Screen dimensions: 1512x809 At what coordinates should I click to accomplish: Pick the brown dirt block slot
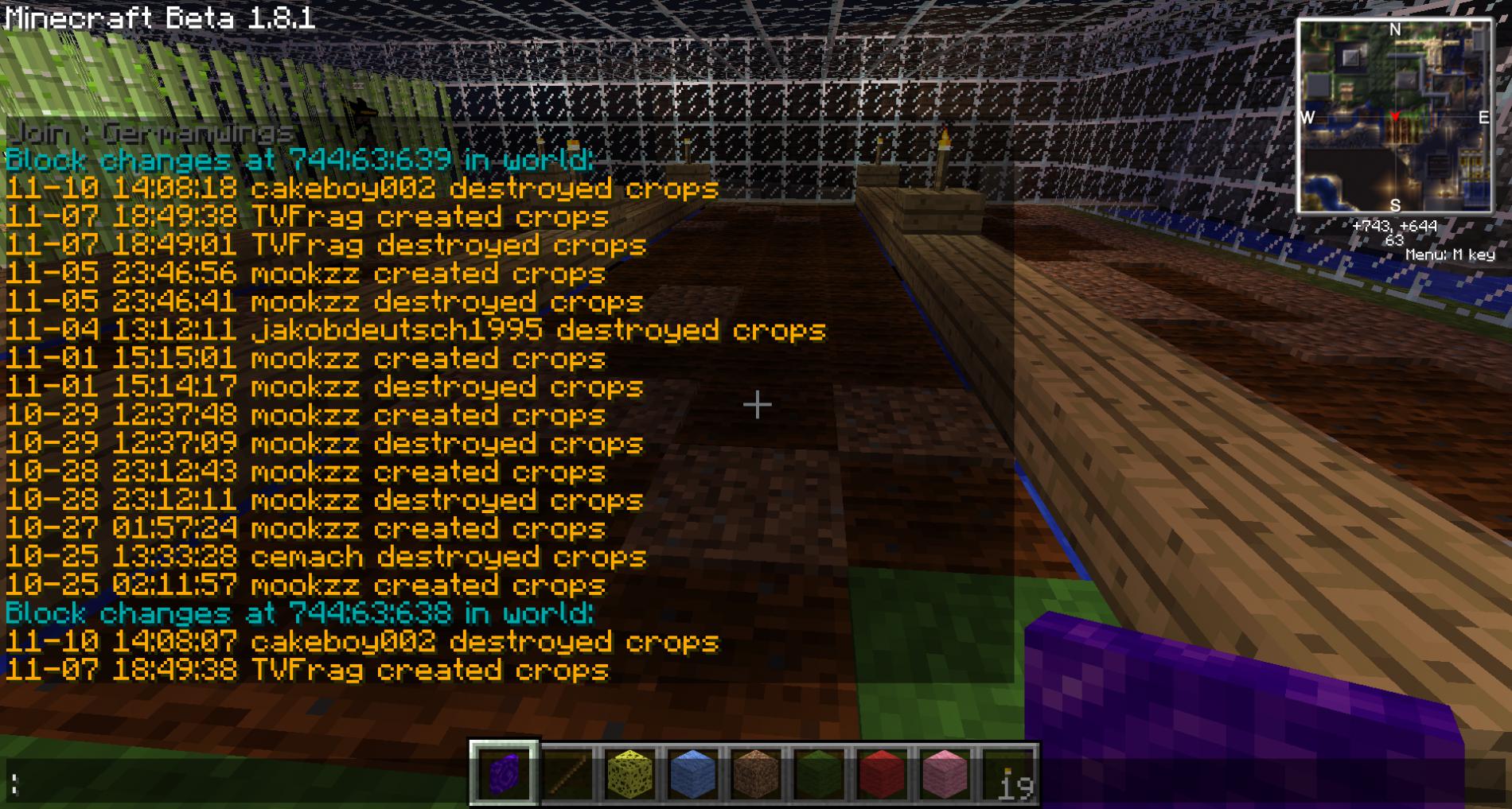[755, 773]
